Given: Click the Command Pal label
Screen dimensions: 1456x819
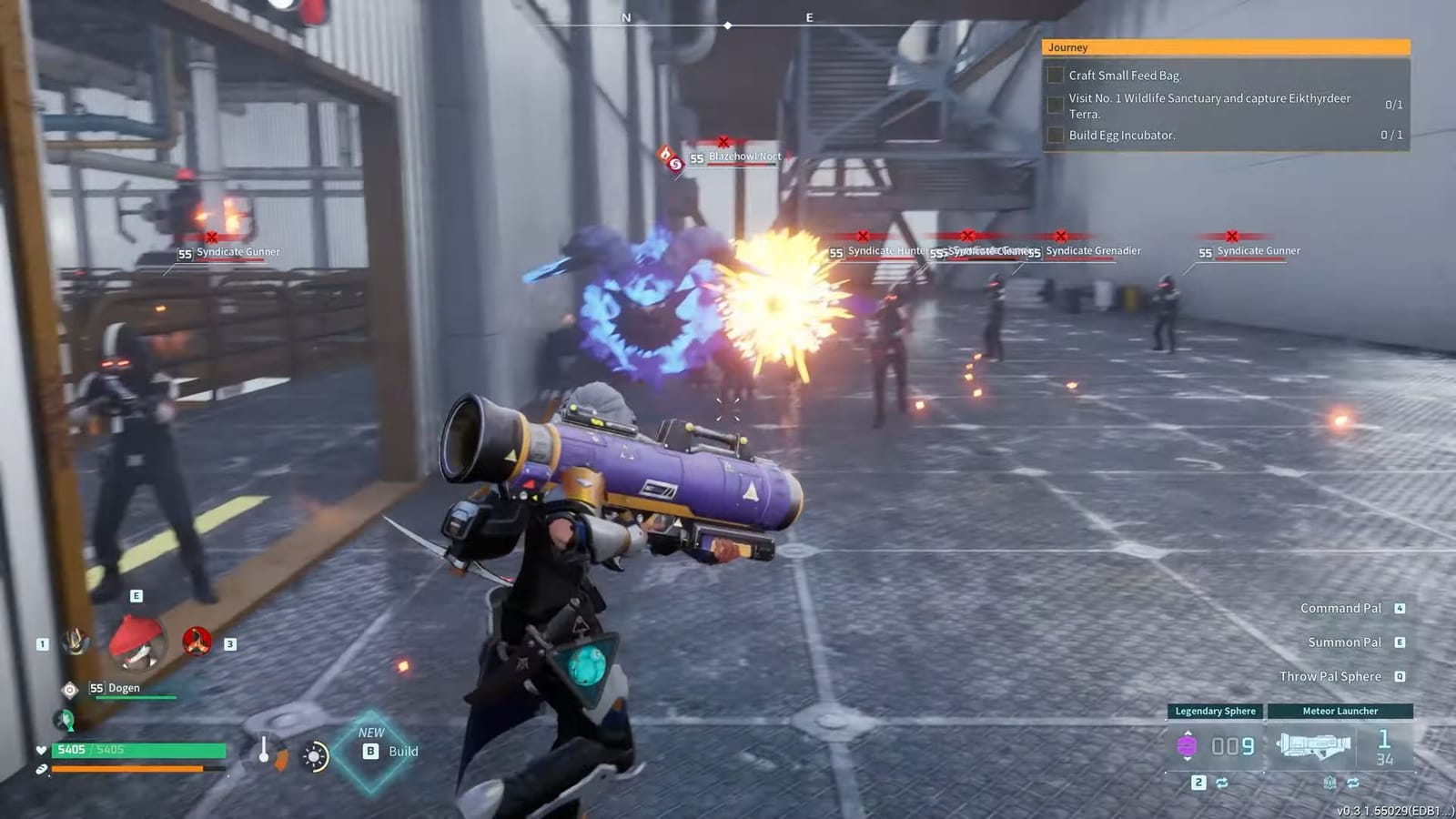Looking at the screenshot, I should [x=1340, y=608].
